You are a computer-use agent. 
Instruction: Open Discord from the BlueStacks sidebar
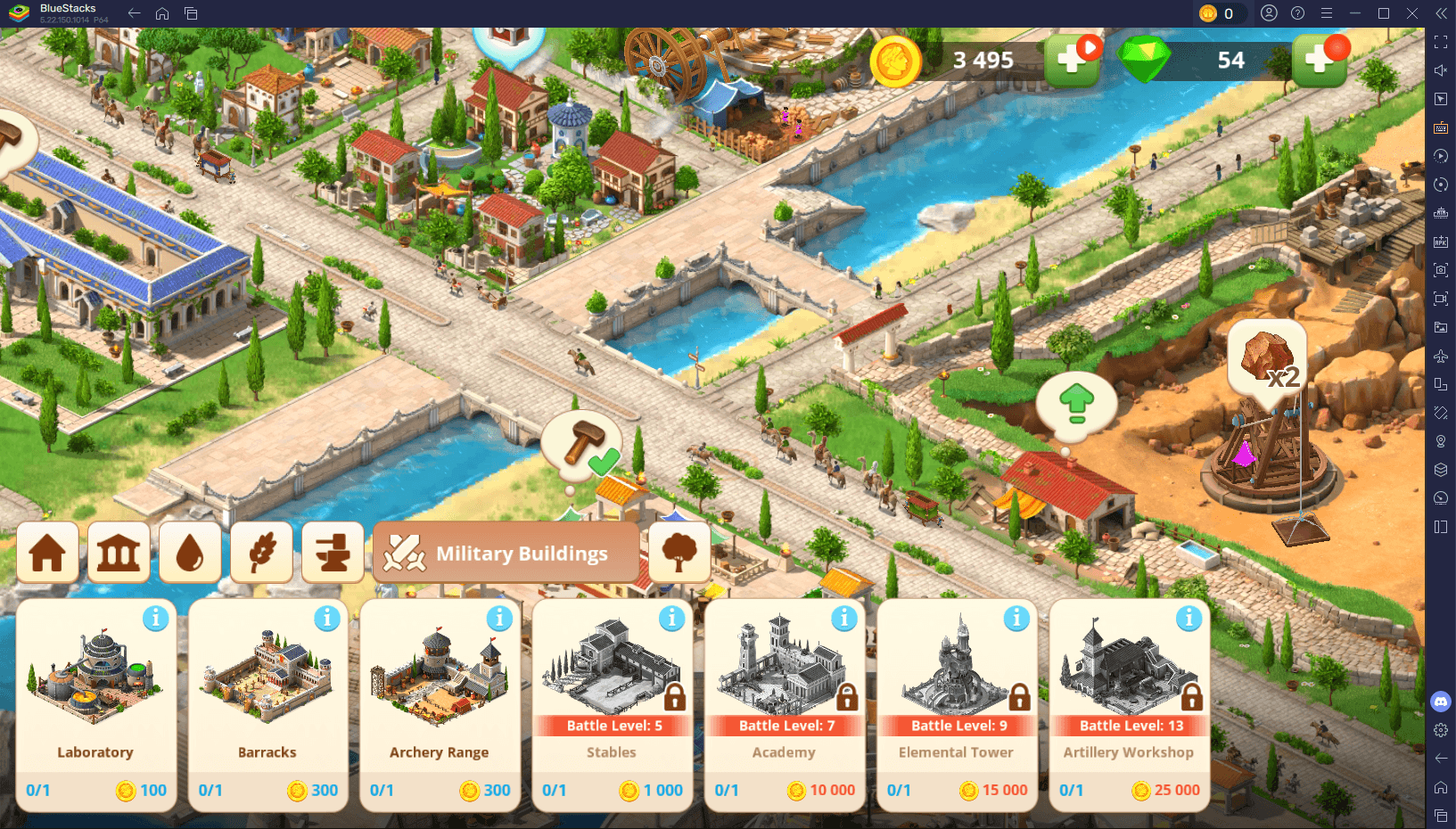click(x=1441, y=702)
